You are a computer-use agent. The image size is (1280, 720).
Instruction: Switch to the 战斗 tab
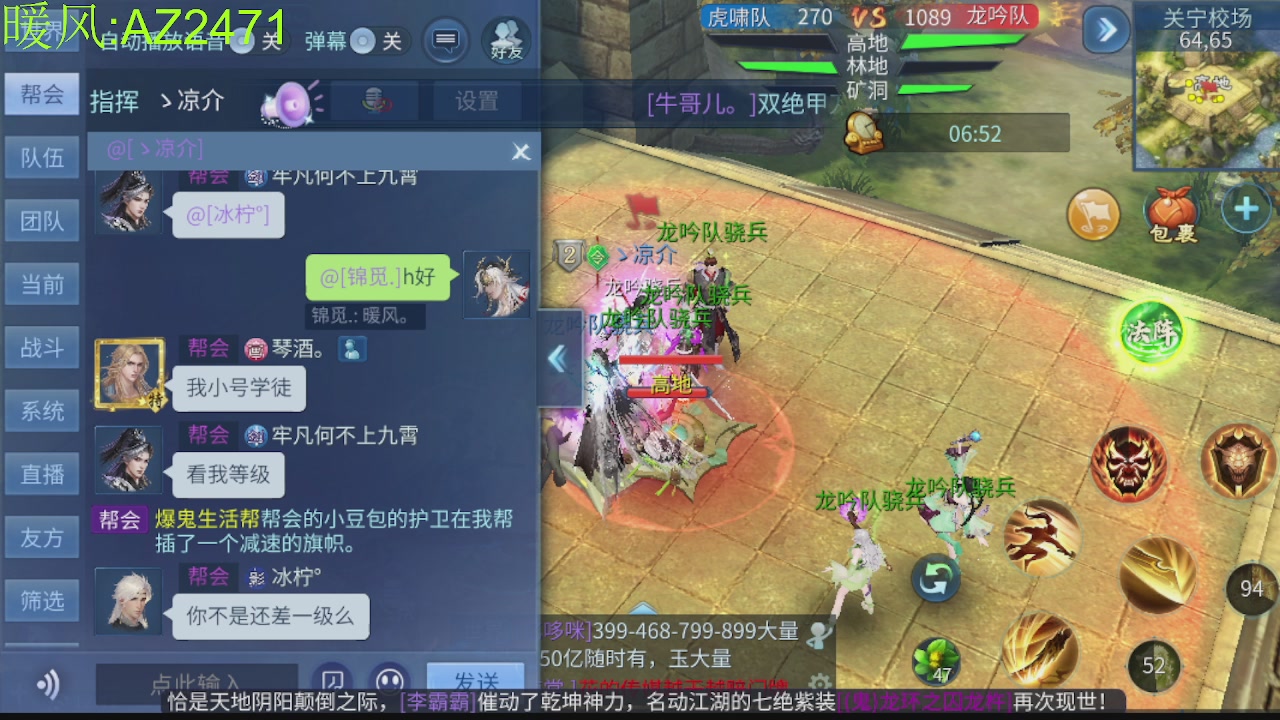click(x=42, y=347)
